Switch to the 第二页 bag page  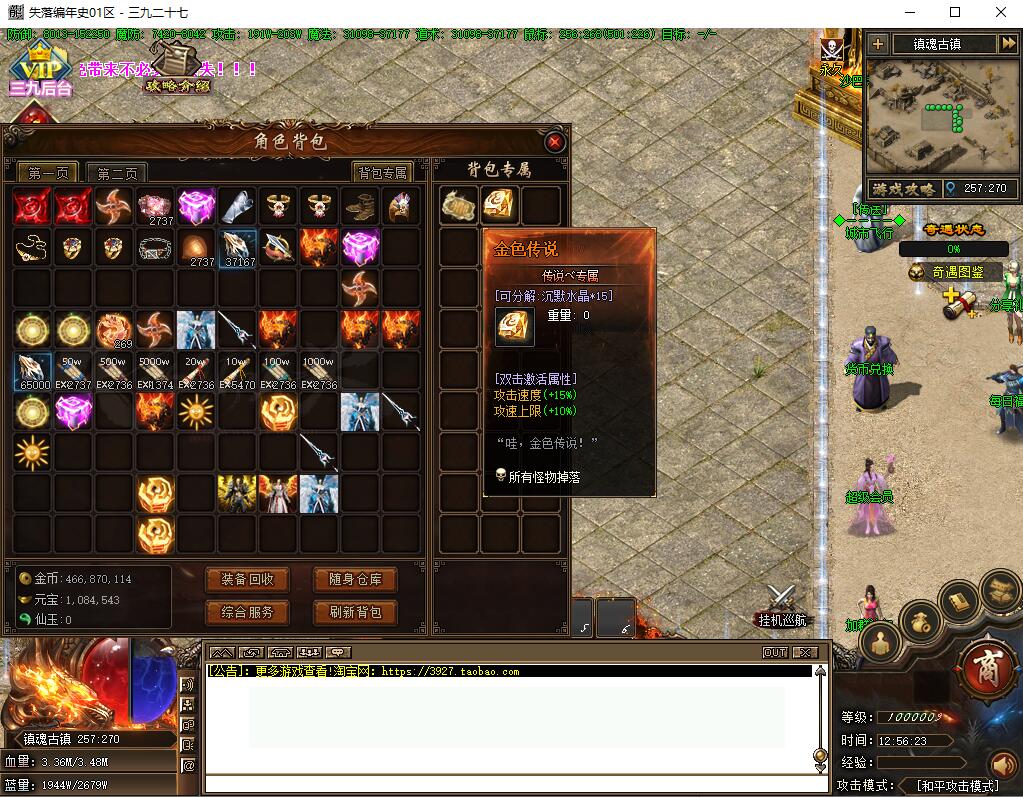click(x=116, y=174)
